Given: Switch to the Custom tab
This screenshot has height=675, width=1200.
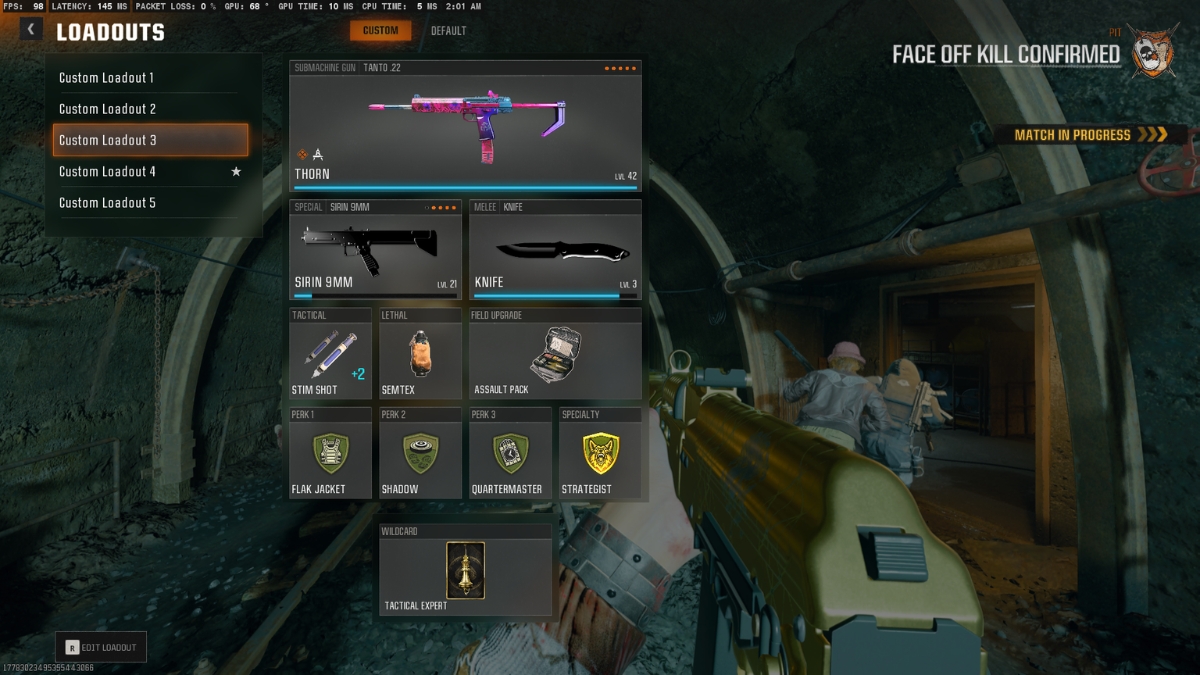Looking at the screenshot, I should (x=380, y=31).
